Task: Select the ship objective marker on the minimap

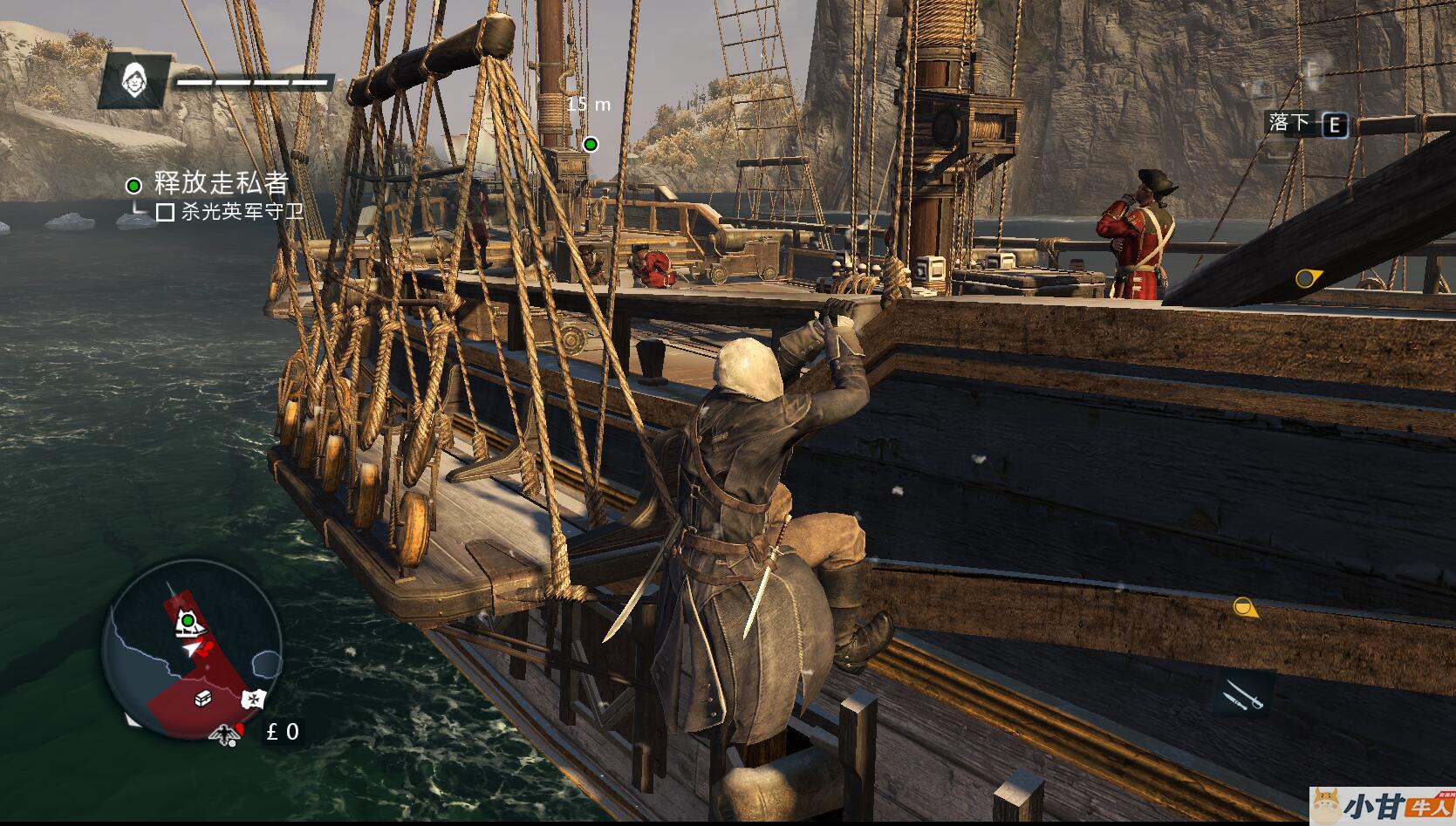Action: coord(188,621)
